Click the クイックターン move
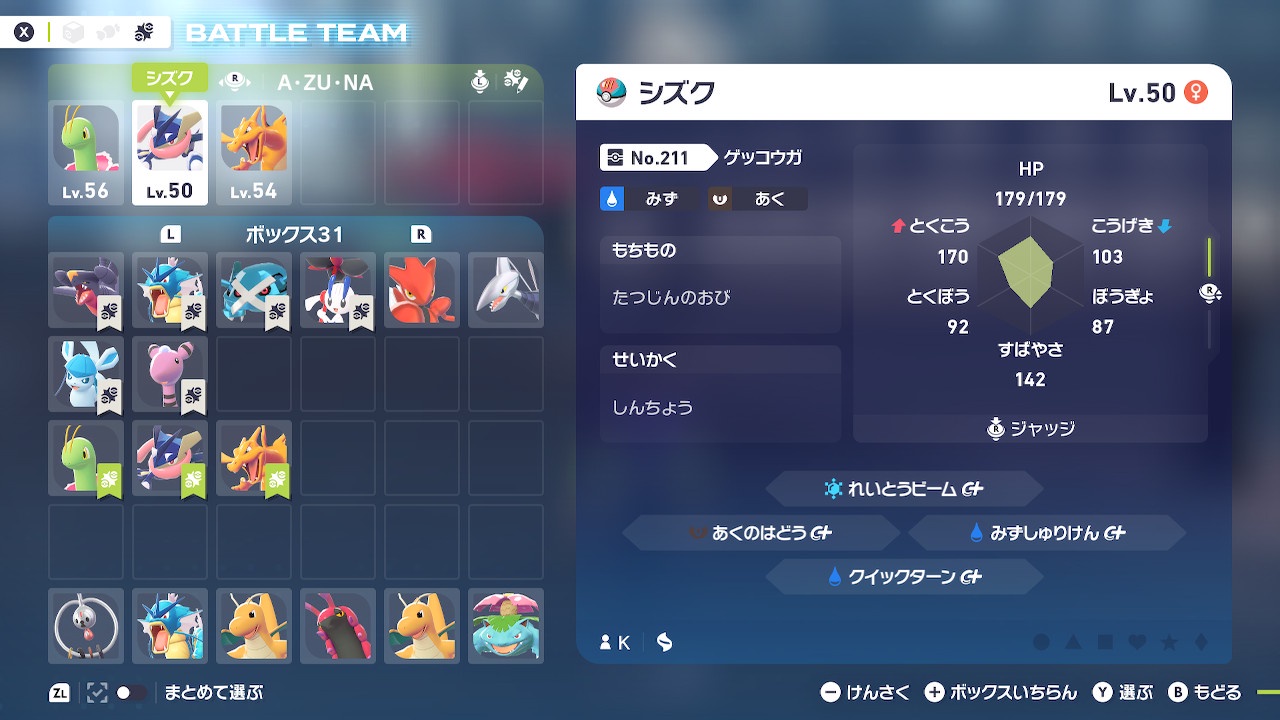 pyautogui.click(x=904, y=577)
